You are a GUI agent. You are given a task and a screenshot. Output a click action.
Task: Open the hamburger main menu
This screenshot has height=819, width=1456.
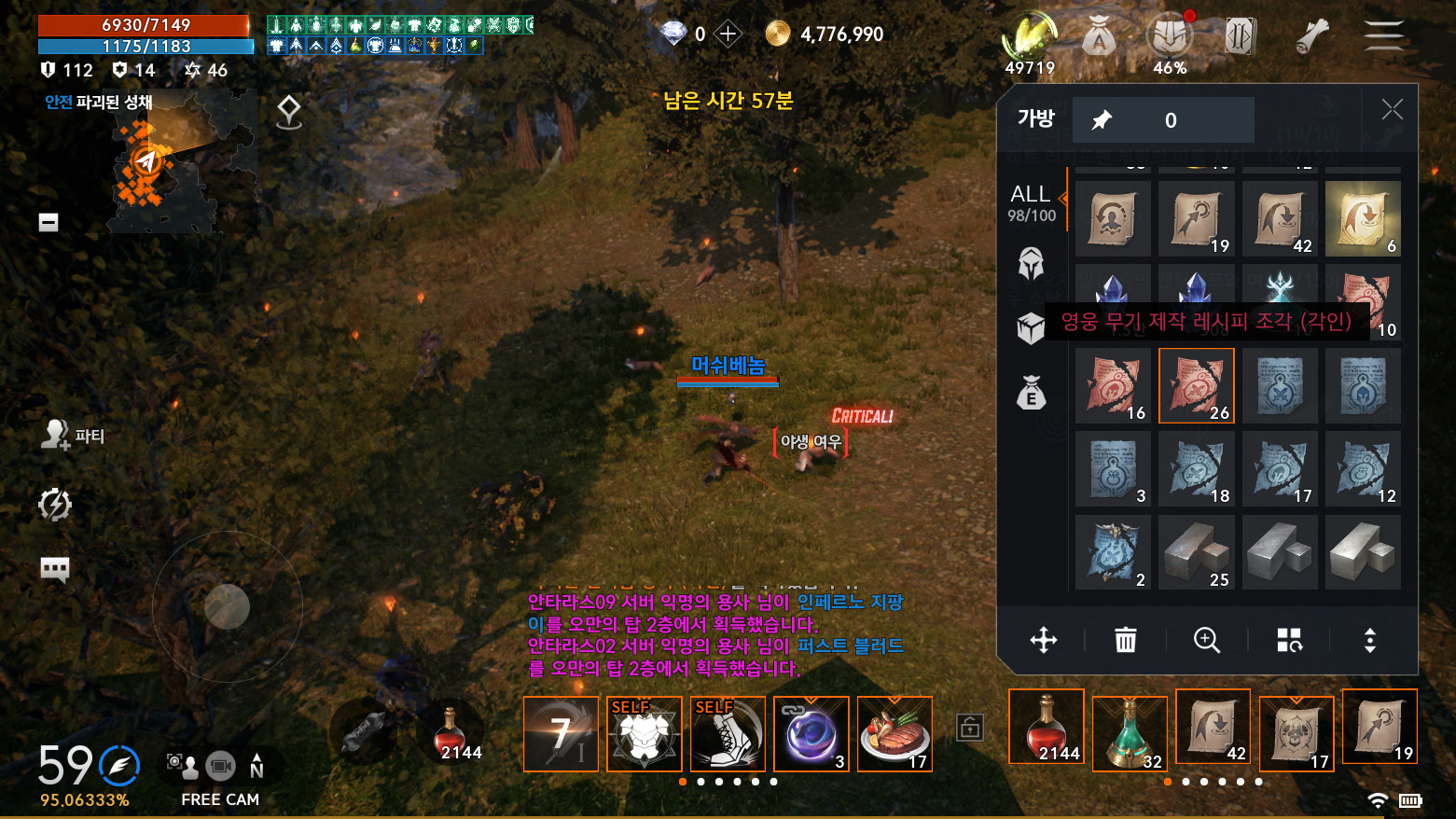(1383, 35)
